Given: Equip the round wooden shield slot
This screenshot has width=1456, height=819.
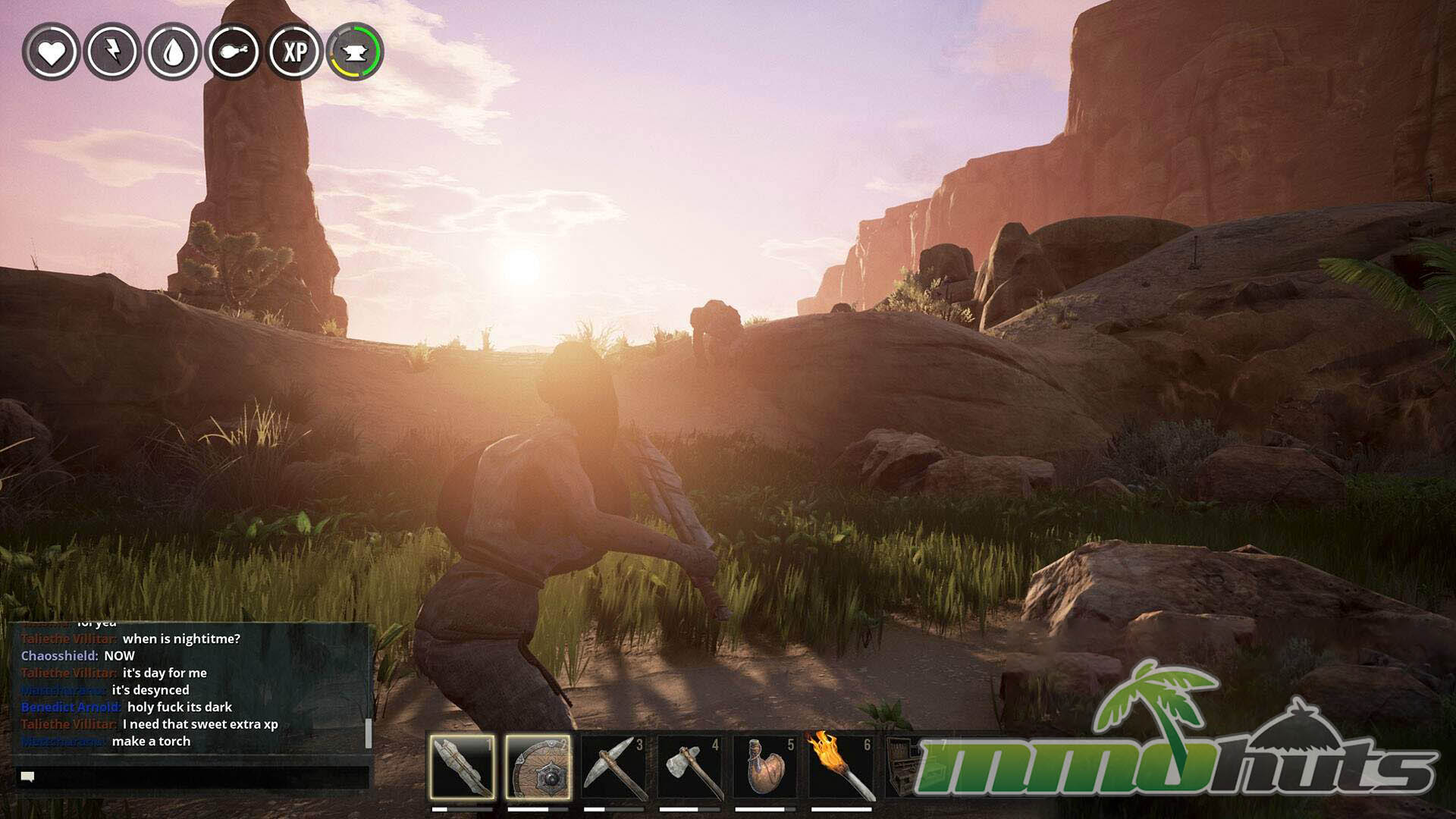Looking at the screenshot, I should pos(538,767).
